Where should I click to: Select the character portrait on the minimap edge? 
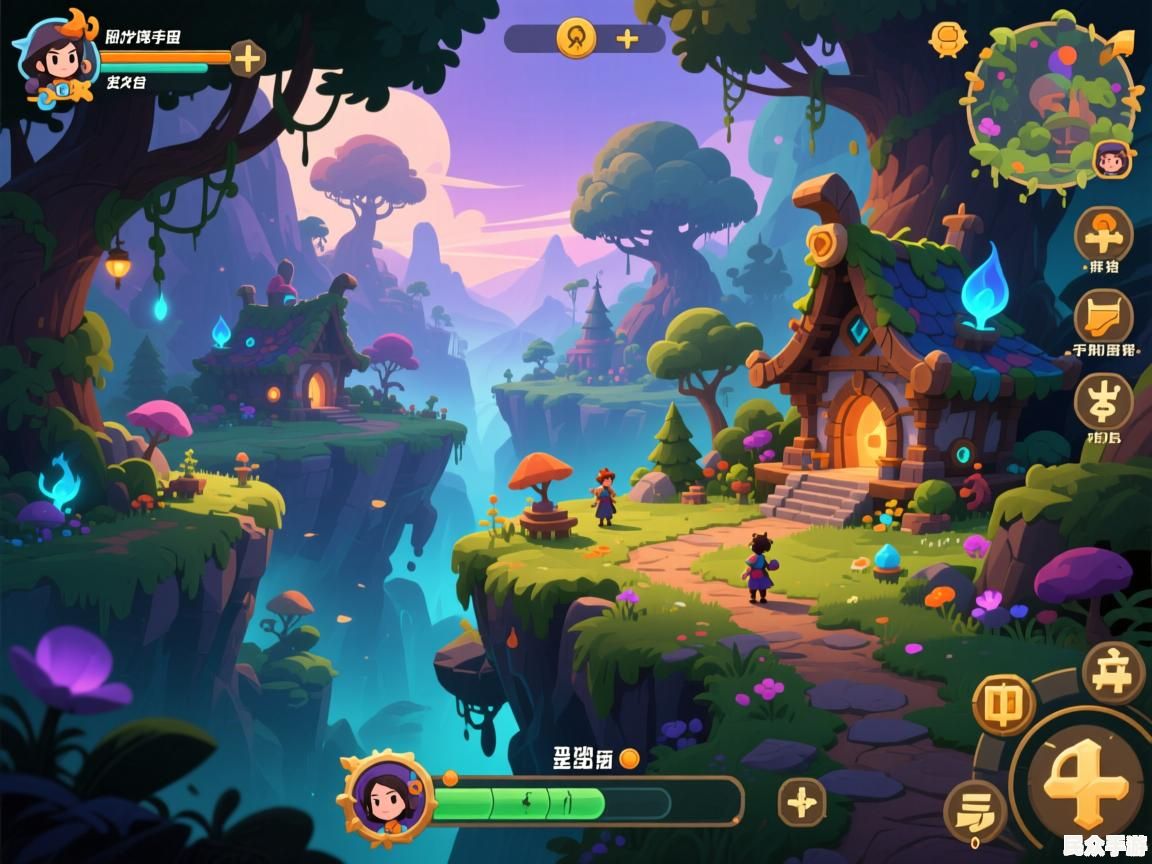pyautogui.click(x=1111, y=158)
